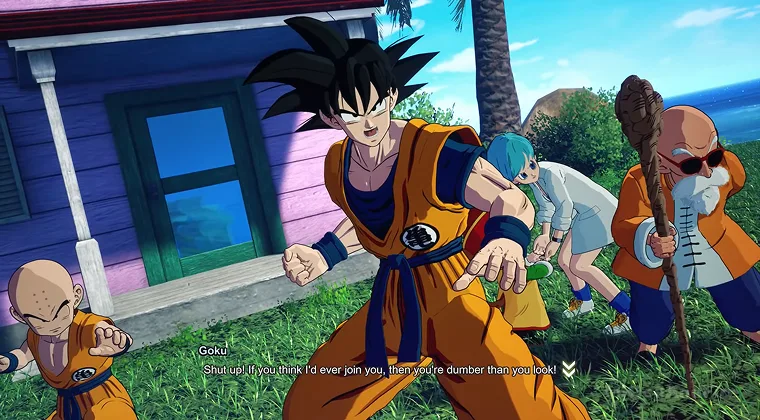This screenshot has width=760, height=420.
Task: Advance dialogue with the double-chevron arrow
Action: click(x=568, y=369)
